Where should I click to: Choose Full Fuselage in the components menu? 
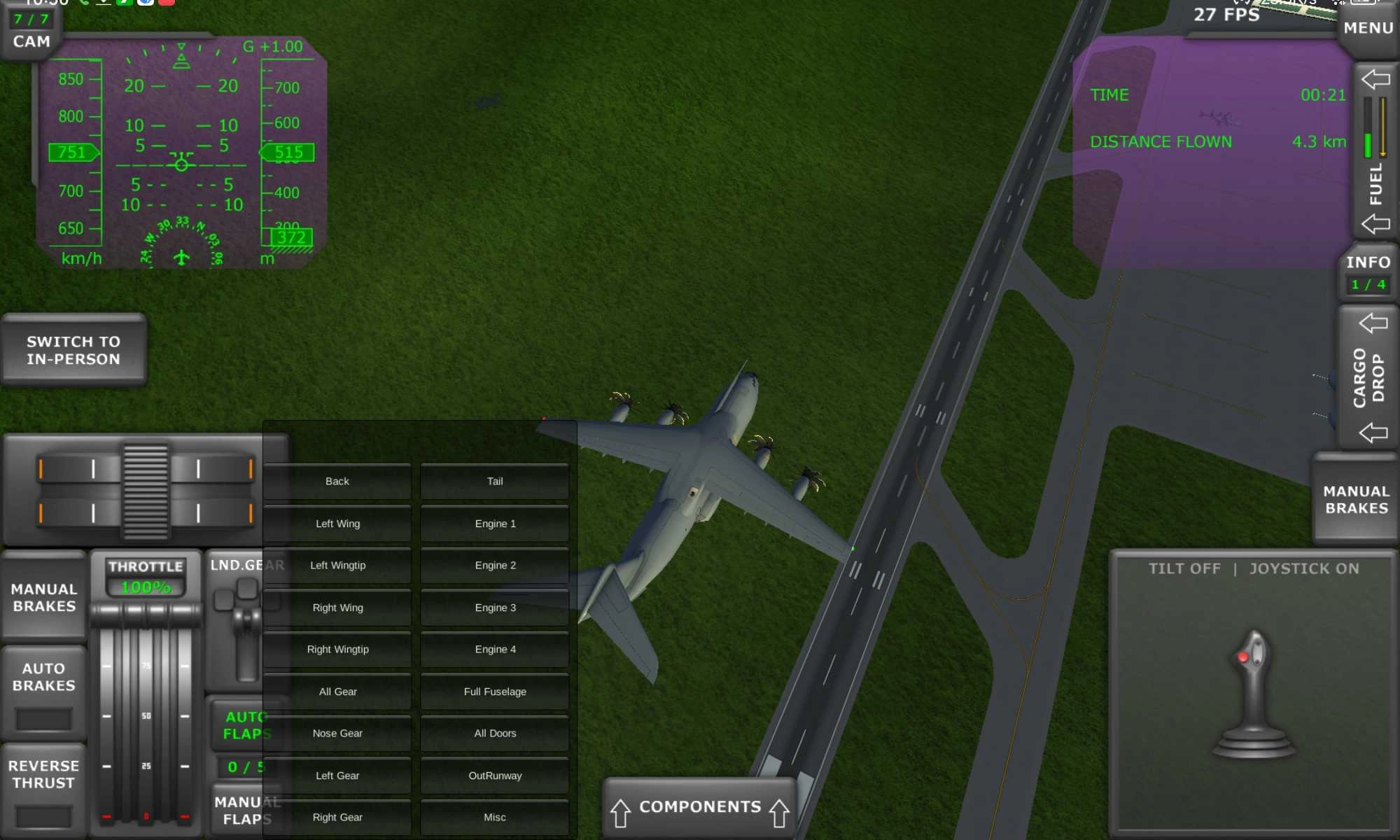tap(494, 691)
